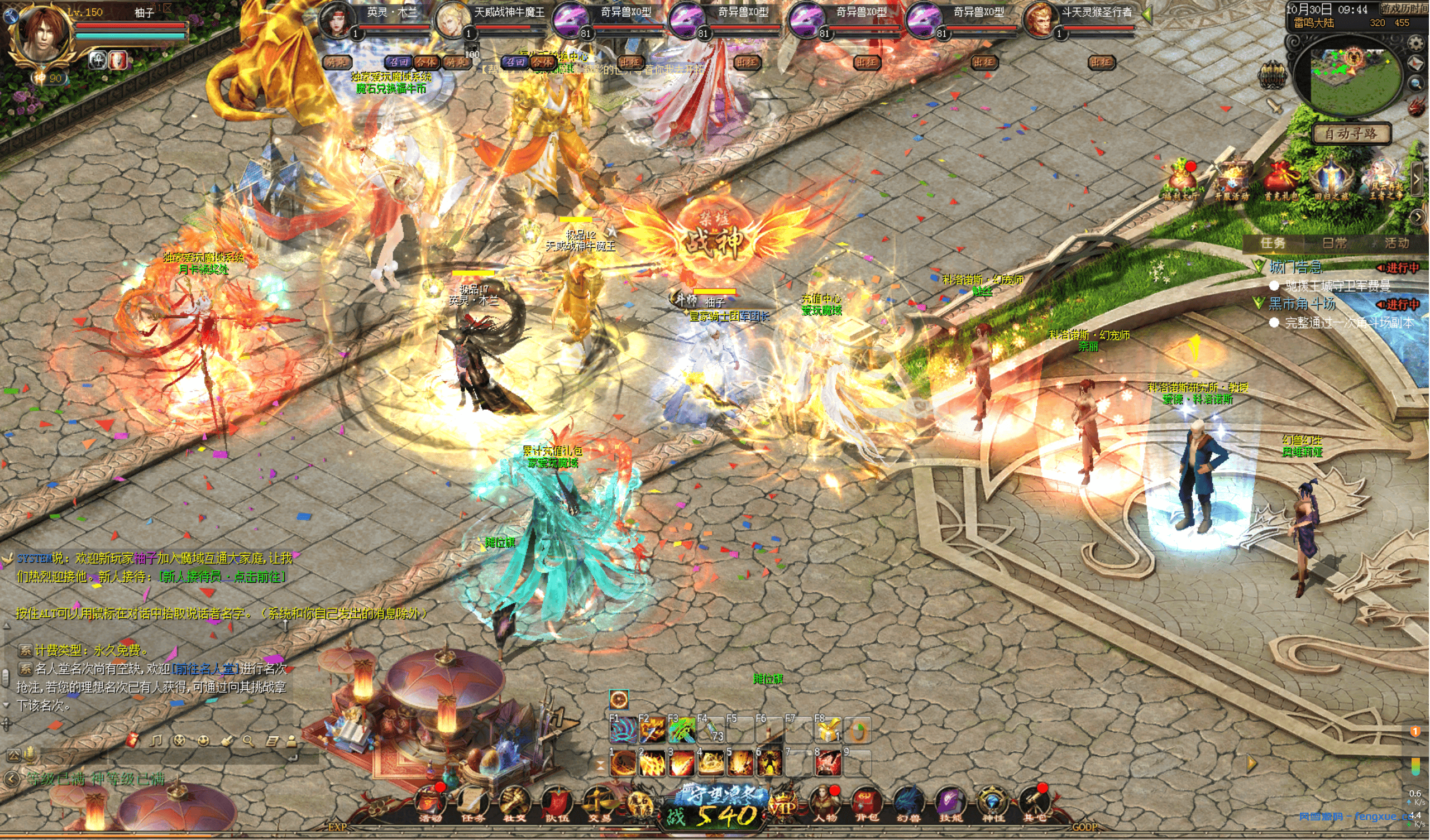Open the 幻兽 pet menu
Viewport: 1430px width, 840px height.
click(x=908, y=804)
